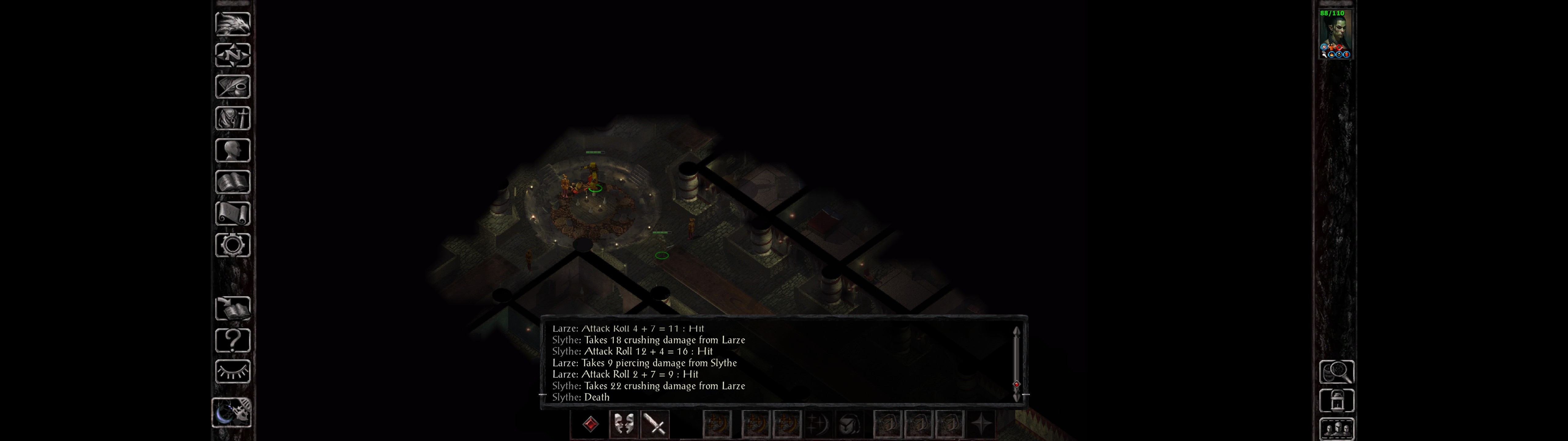This screenshot has height=441, width=1568.
Task: Open the inventory screen
Action: pyautogui.click(x=232, y=118)
